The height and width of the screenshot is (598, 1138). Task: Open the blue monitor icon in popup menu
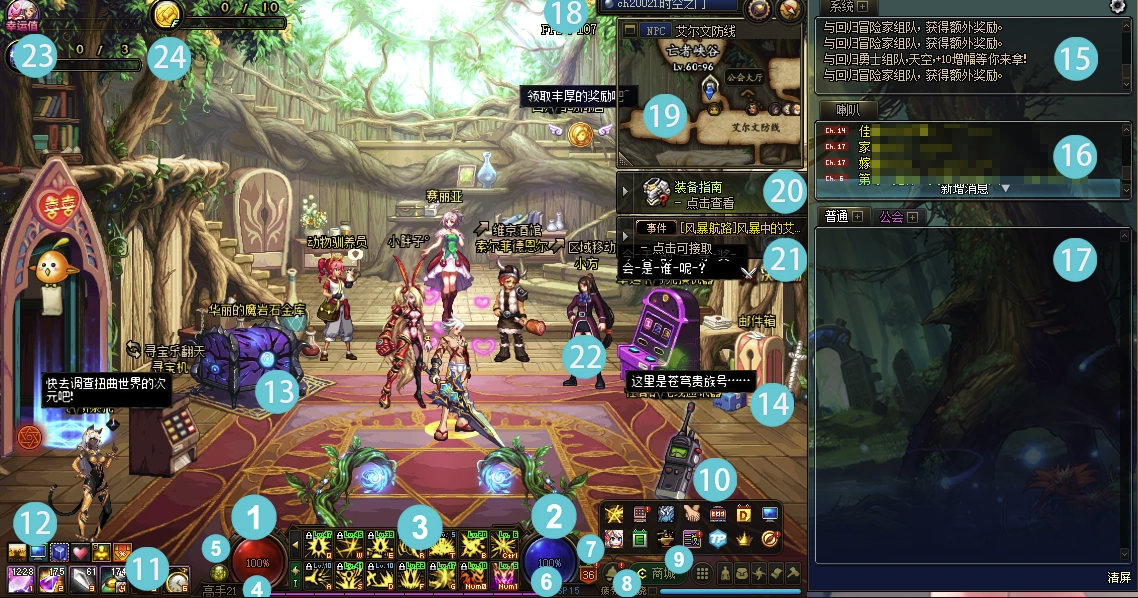770,514
